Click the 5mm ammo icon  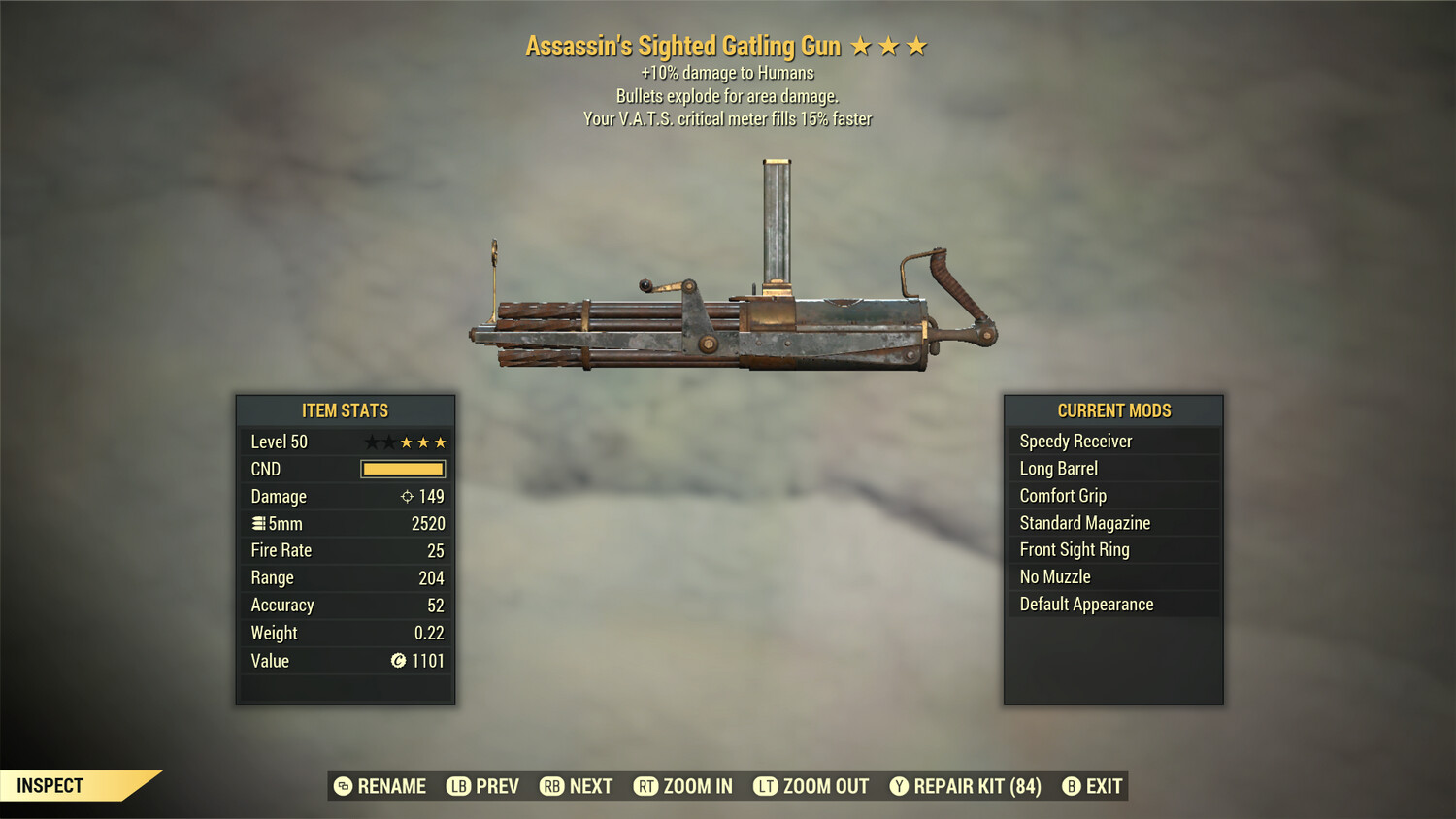pos(258,523)
